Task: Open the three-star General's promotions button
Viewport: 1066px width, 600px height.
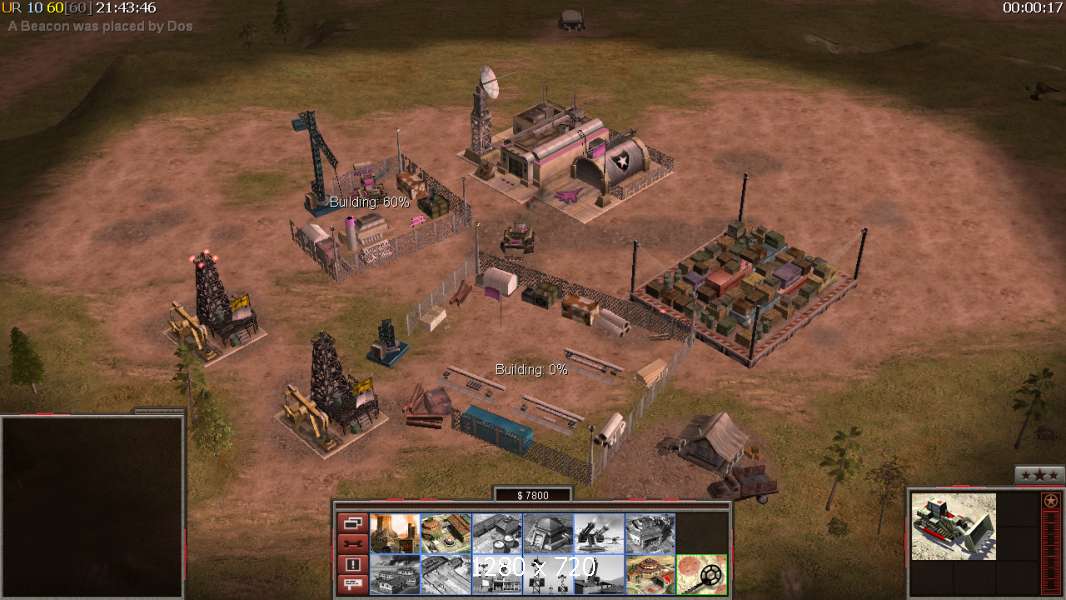Action: 1039,476
